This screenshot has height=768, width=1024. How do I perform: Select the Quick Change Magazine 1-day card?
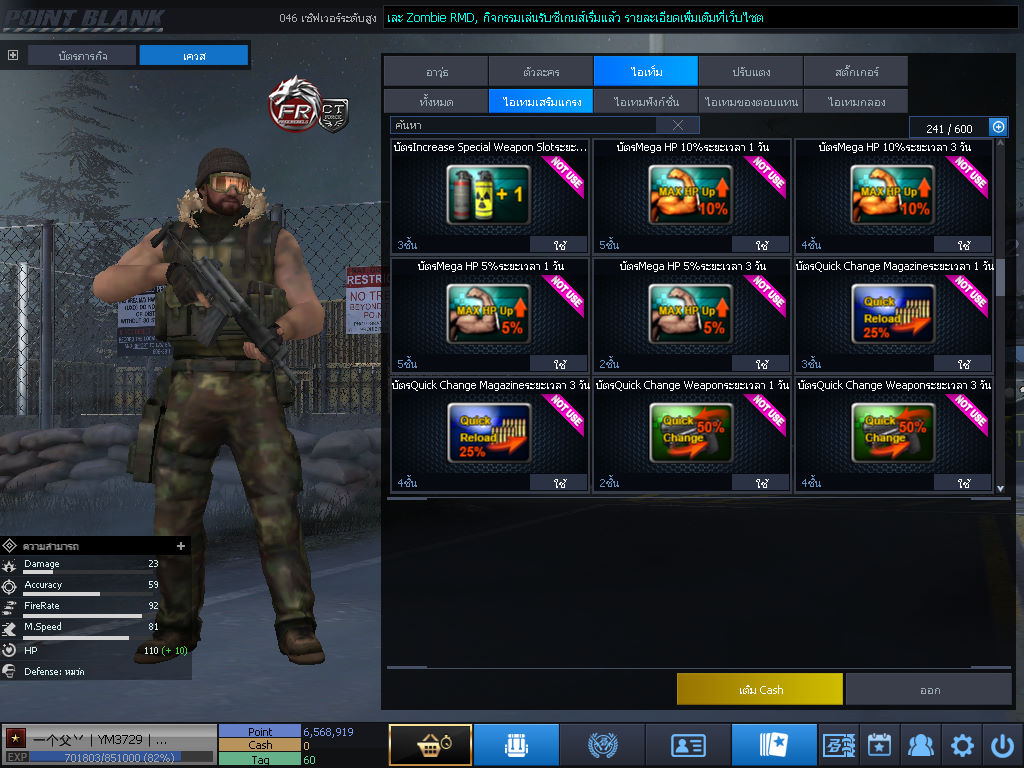coord(893,315)
